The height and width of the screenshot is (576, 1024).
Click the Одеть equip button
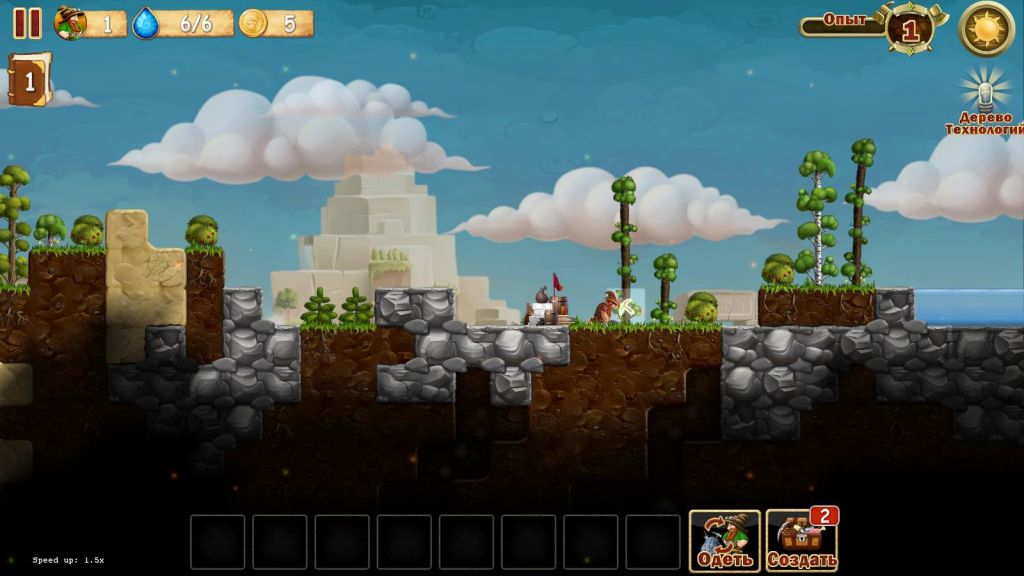point(724,541)
